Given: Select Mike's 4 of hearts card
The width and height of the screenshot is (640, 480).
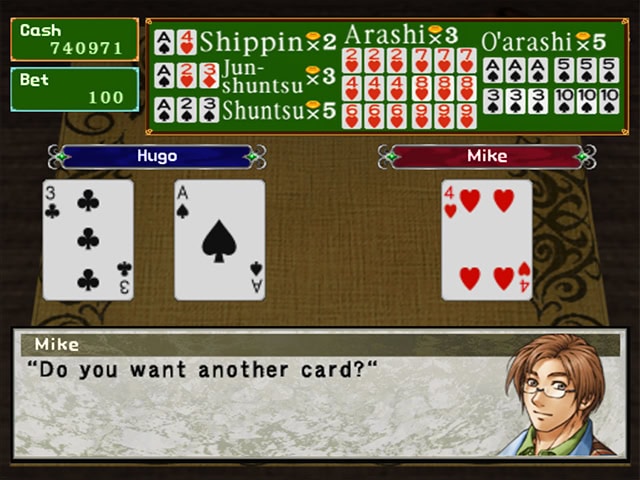Looking at the screenshot, I should pyautogui.click(x=487, y=240).
